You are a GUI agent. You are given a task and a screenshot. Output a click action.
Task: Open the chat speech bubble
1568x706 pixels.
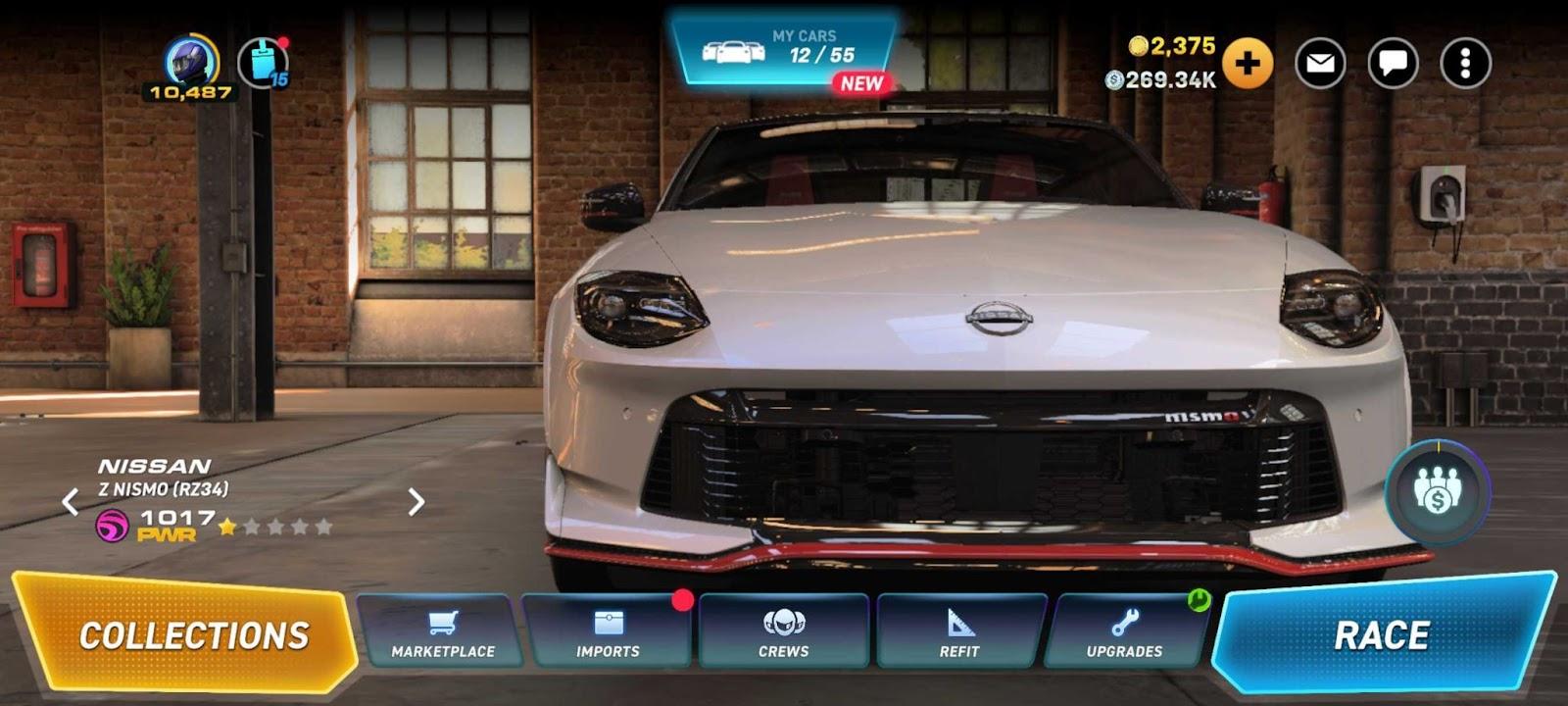coord(1393,64)
